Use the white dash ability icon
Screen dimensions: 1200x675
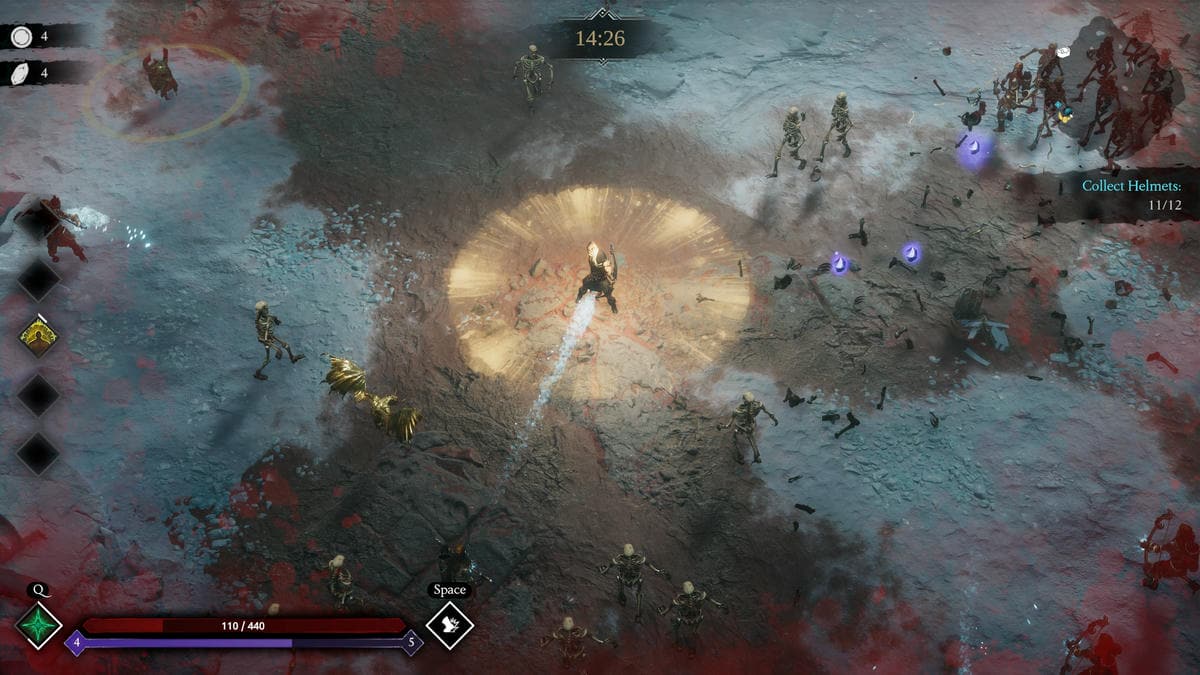point(449,626)
